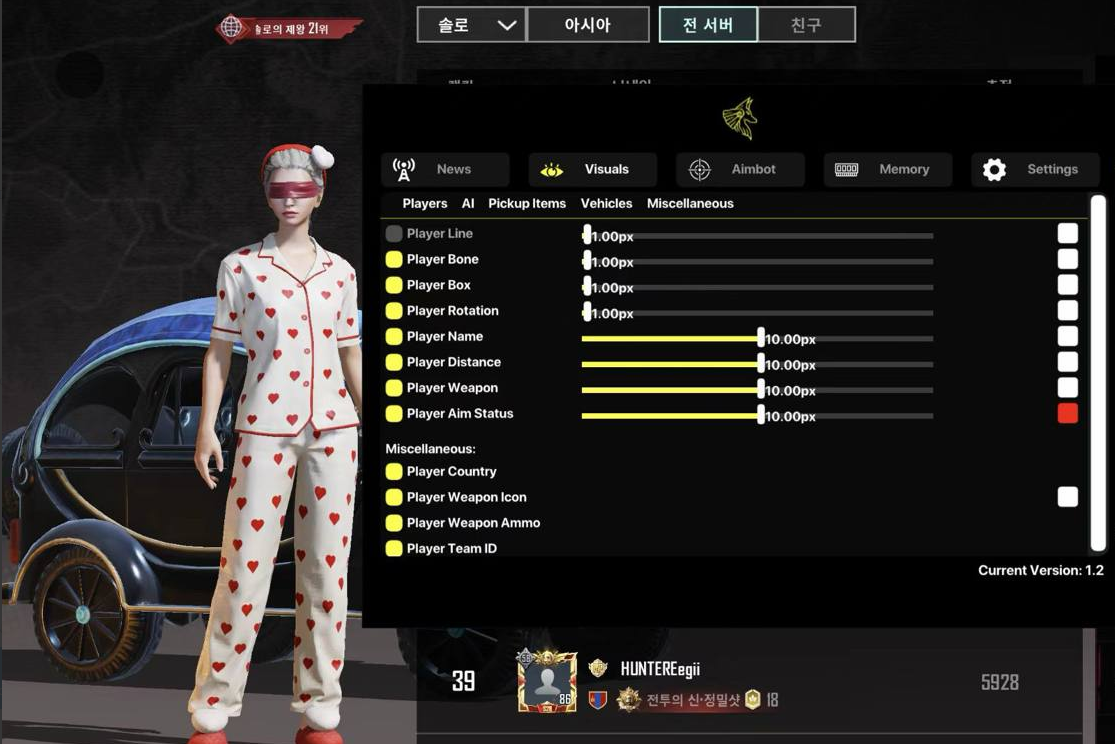Open the 솔로 mode dropdown
Viewport: 1115px width, 744px height.
(x=471, y=25)
